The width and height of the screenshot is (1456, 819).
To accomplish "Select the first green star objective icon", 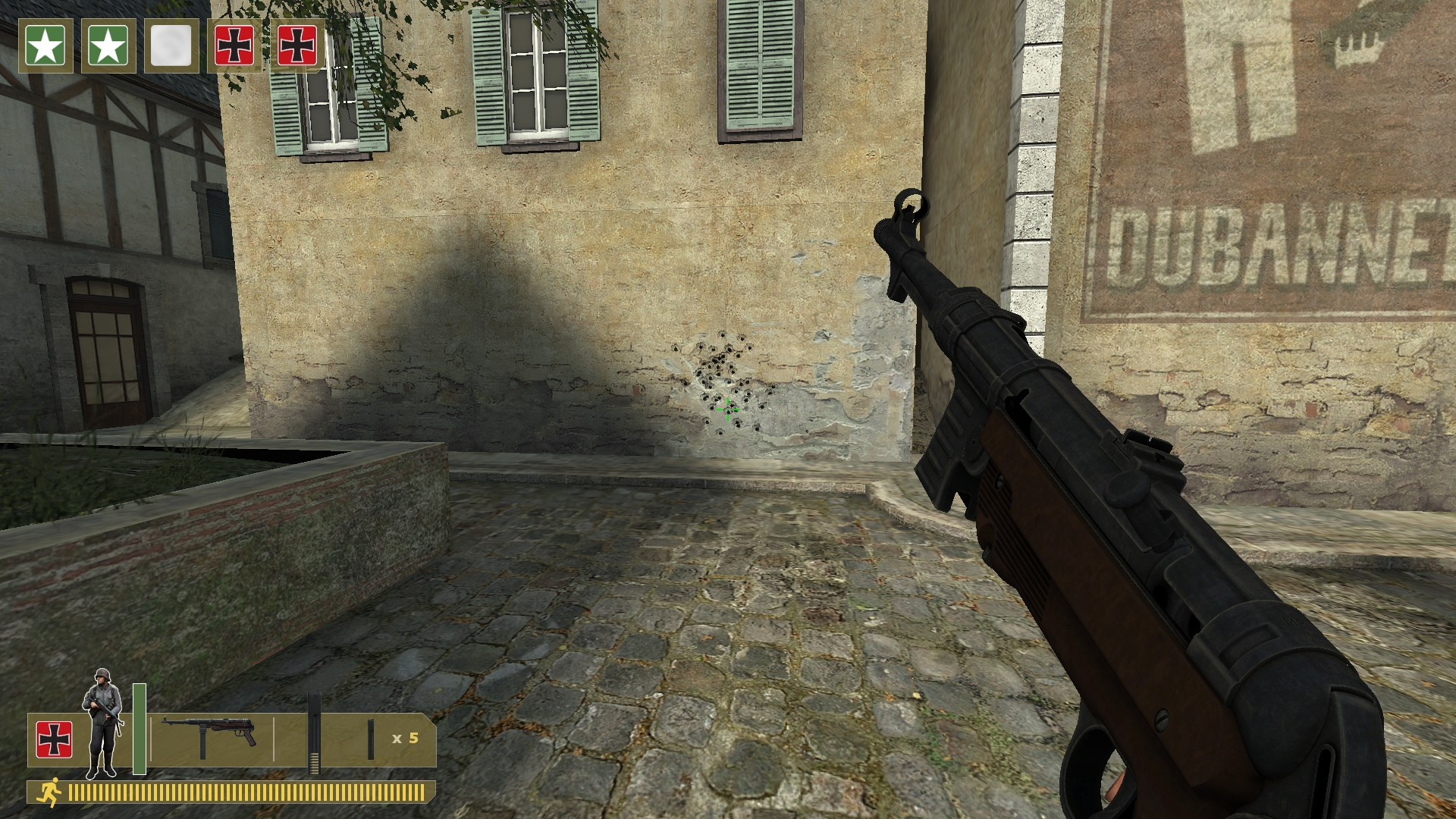I will coord(47,47).
